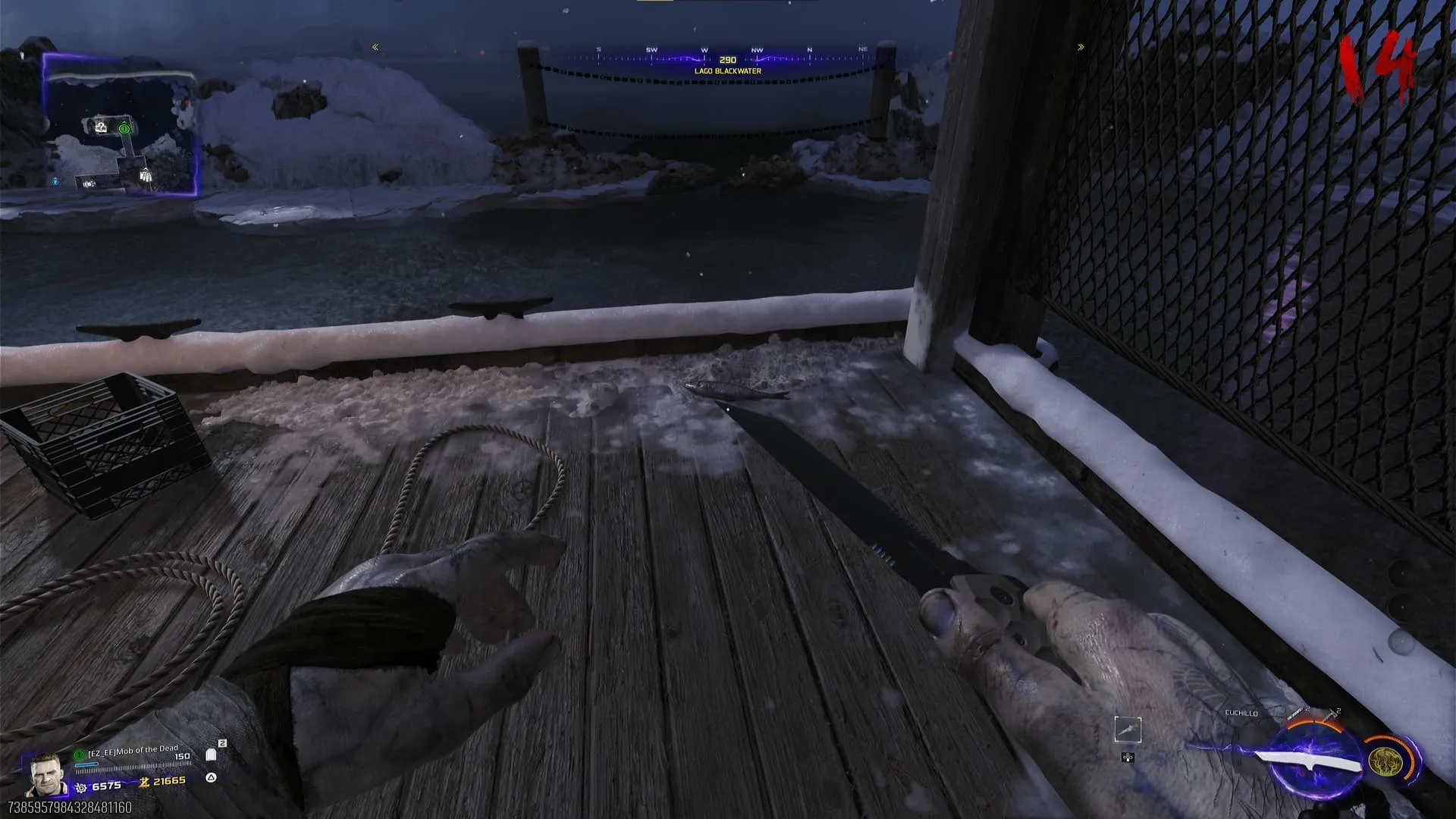Click the yellow essence points icon
1456x819 pixels.
point(144,782)
